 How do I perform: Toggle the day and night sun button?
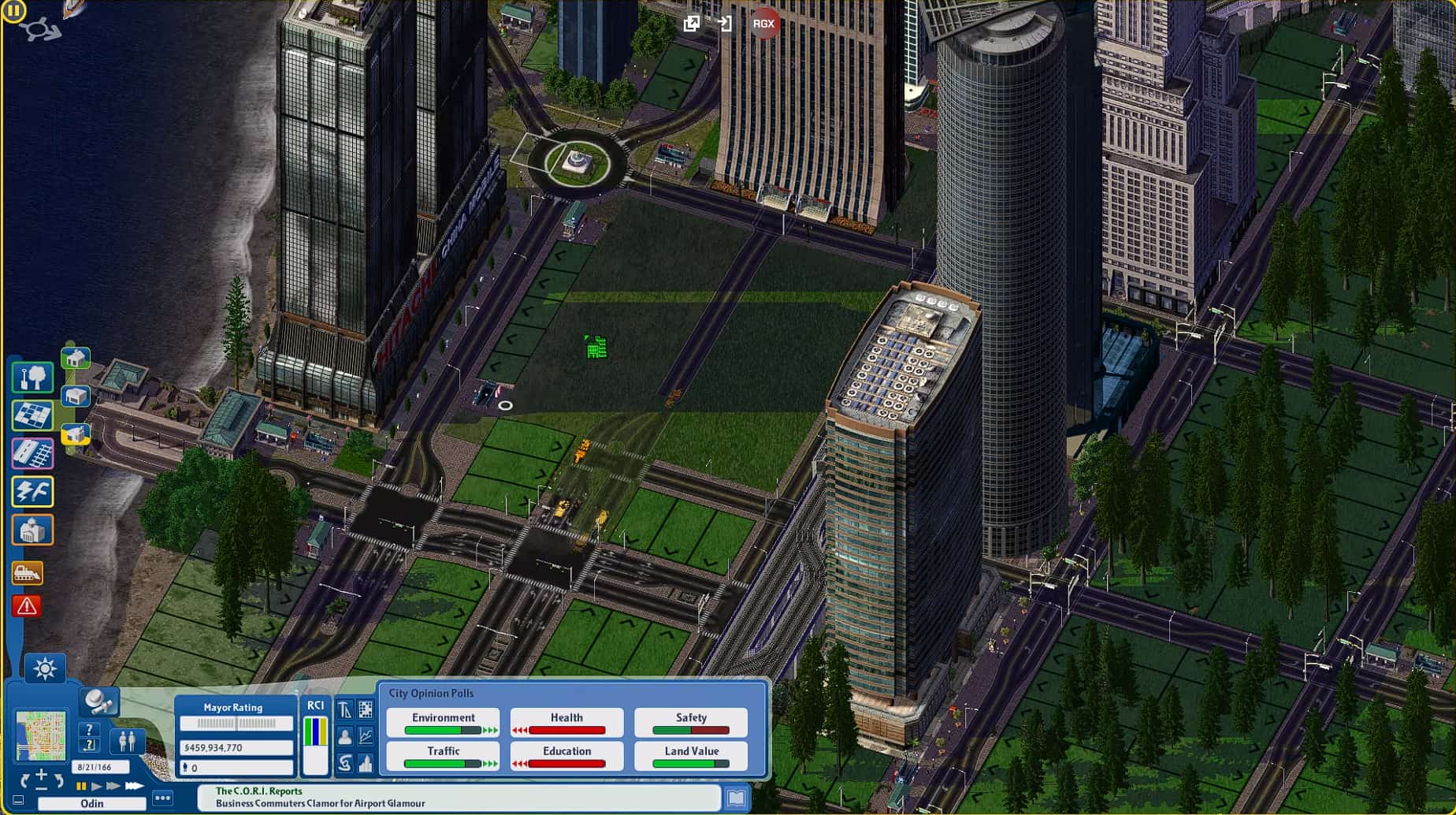coord(45,669)
